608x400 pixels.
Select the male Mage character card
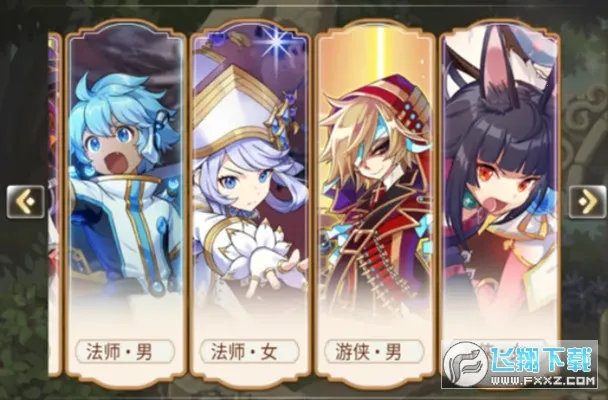[125, 200]
